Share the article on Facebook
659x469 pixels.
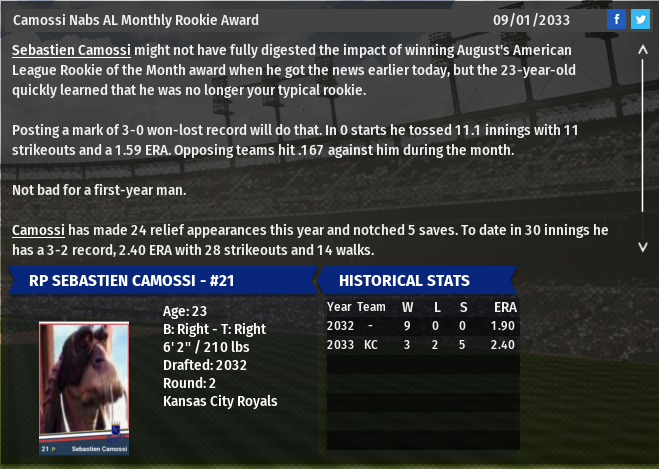(x=616, y=19)
